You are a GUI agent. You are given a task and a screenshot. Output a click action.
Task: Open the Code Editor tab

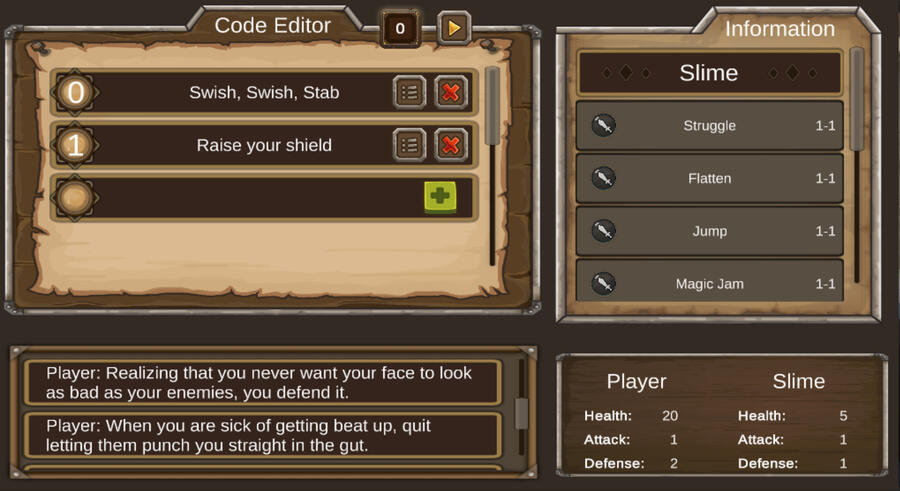point(272,26)
